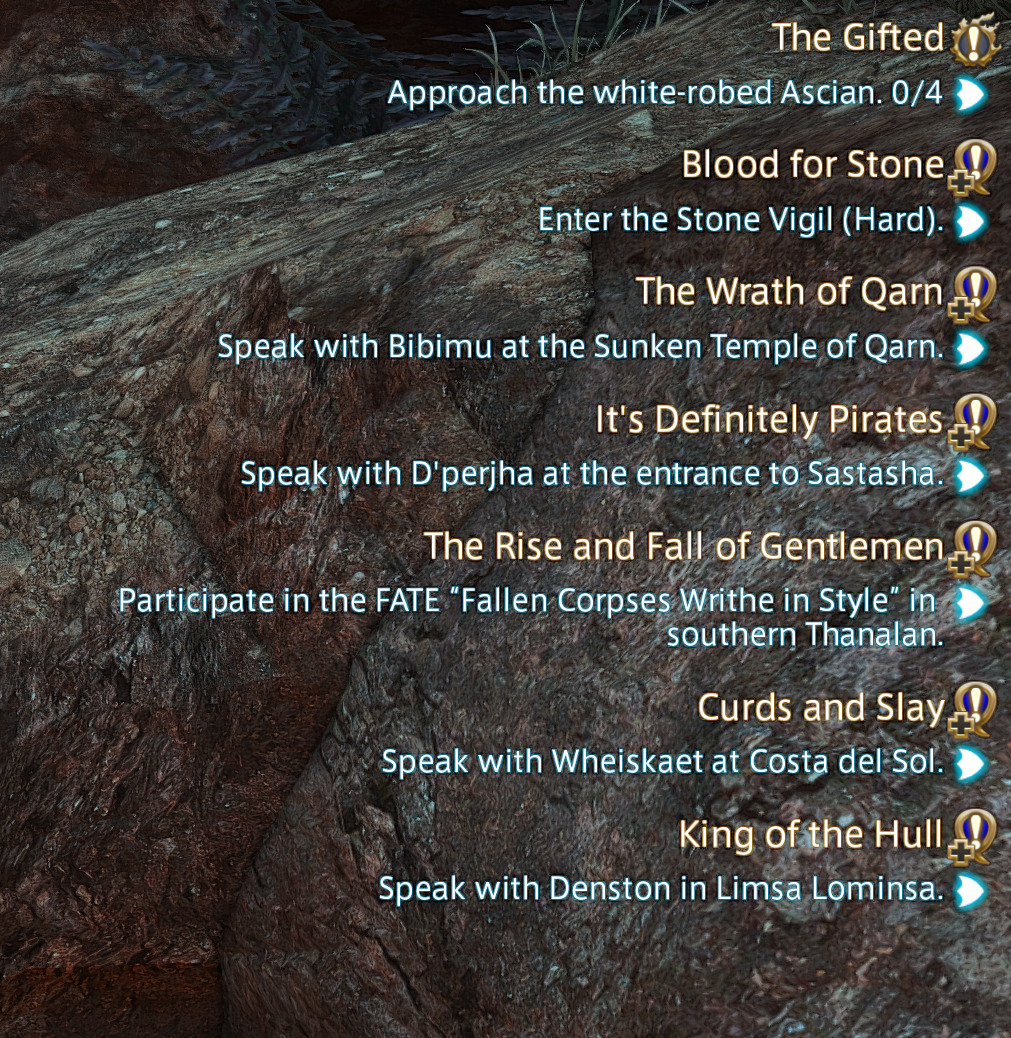
Task: Click the arrow beside Approach the white-robed Ascian
Action: [x=970, y=95]
